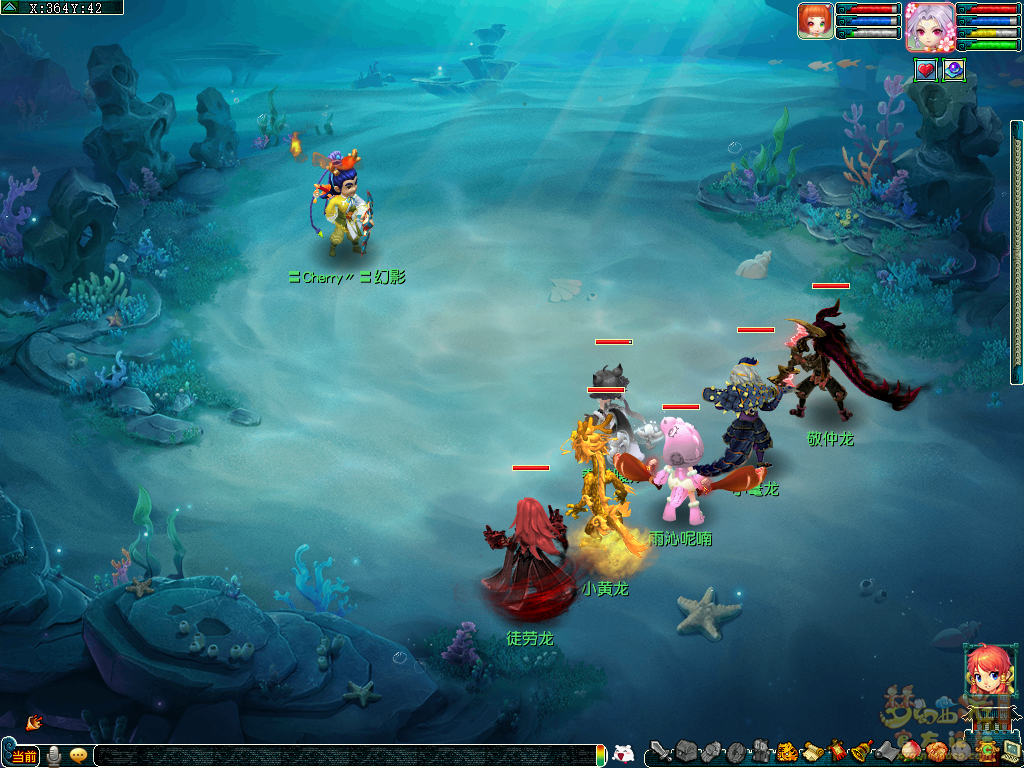Activate the sword attack icon
This screenshot has width=1024, height=768.
(x=660, y=751)
